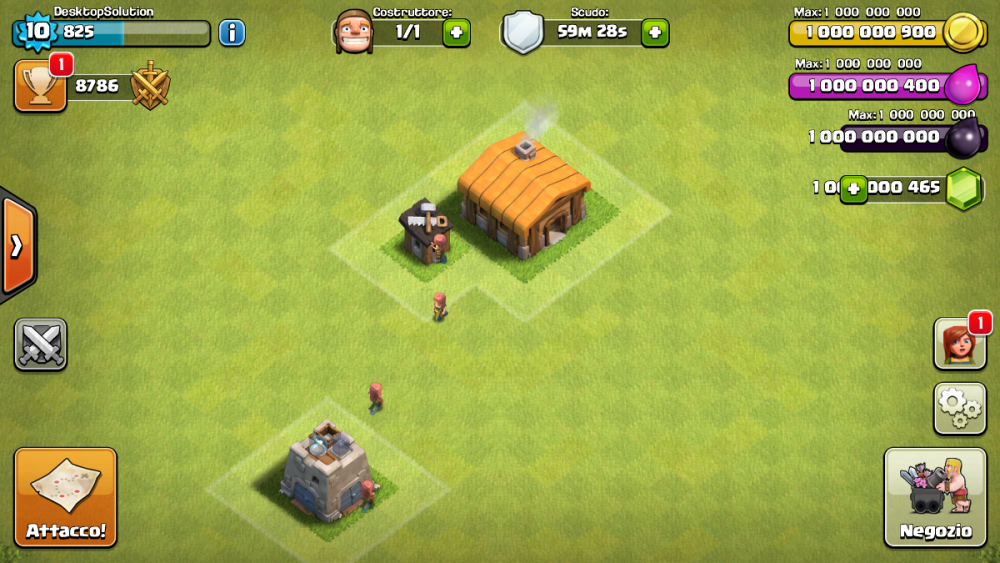
Task: Select the gold coin resource icon
Action: coord(963,32)
